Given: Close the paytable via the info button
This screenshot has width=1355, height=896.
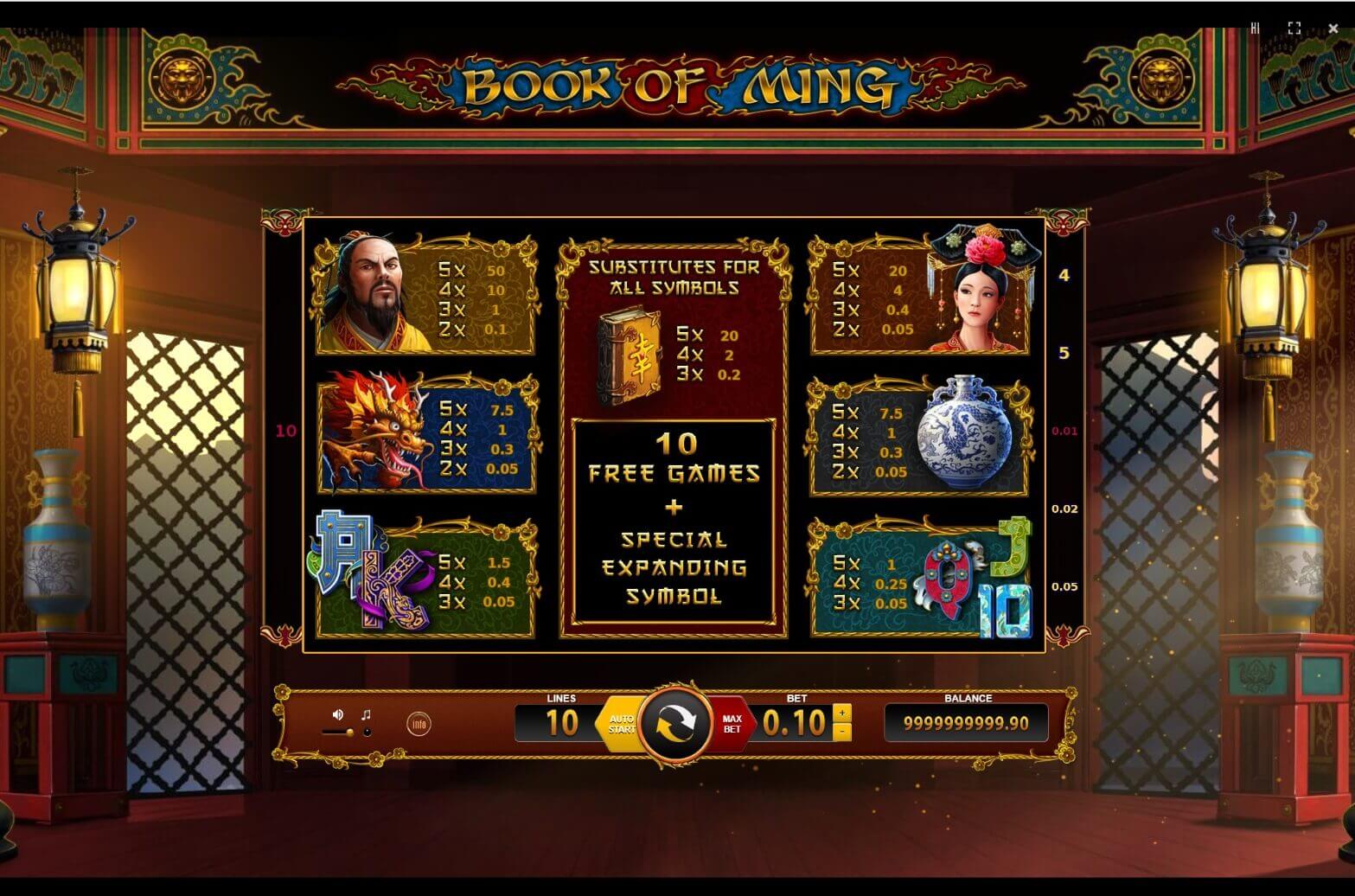Looking at the screenshot, I should point(419,724).
